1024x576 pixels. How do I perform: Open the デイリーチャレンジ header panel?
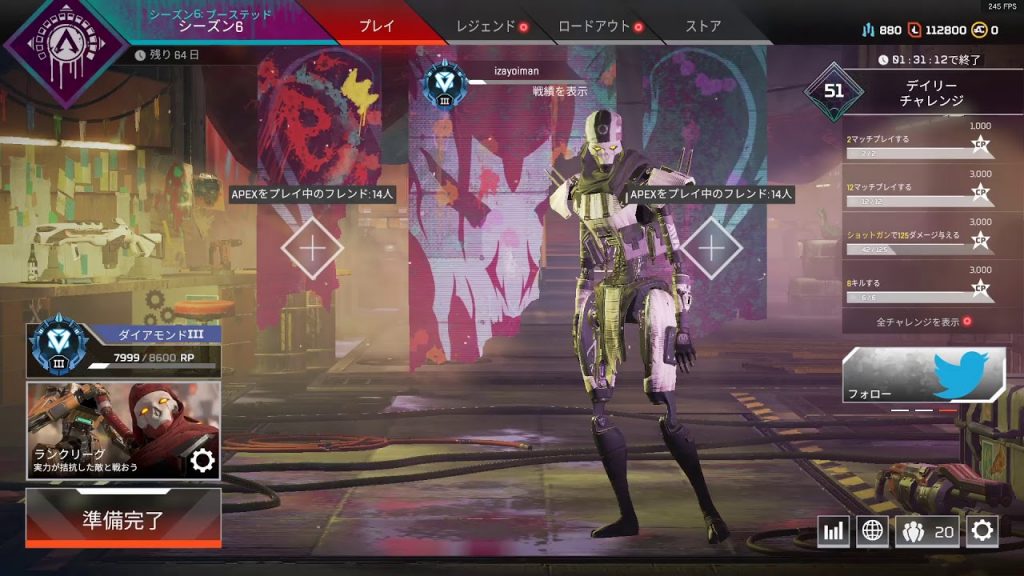coord(920,94)
